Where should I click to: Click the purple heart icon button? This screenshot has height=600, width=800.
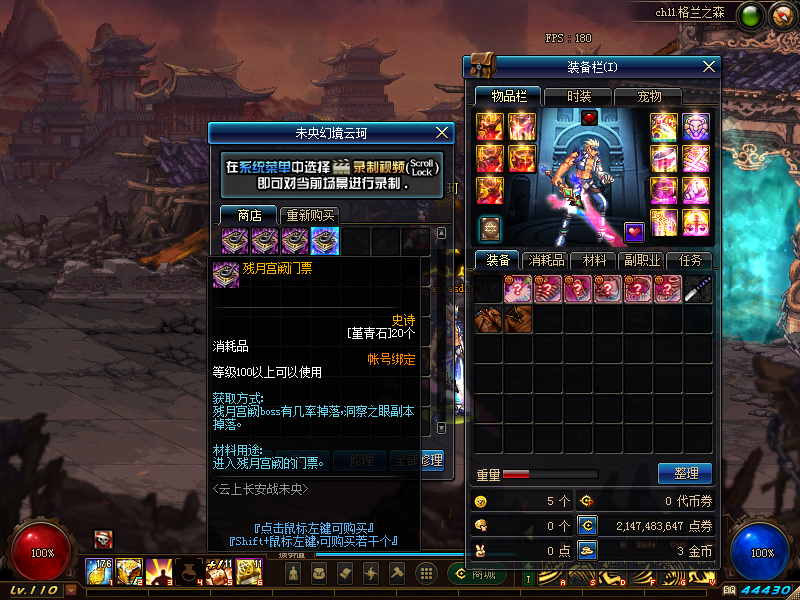point(634,231)
